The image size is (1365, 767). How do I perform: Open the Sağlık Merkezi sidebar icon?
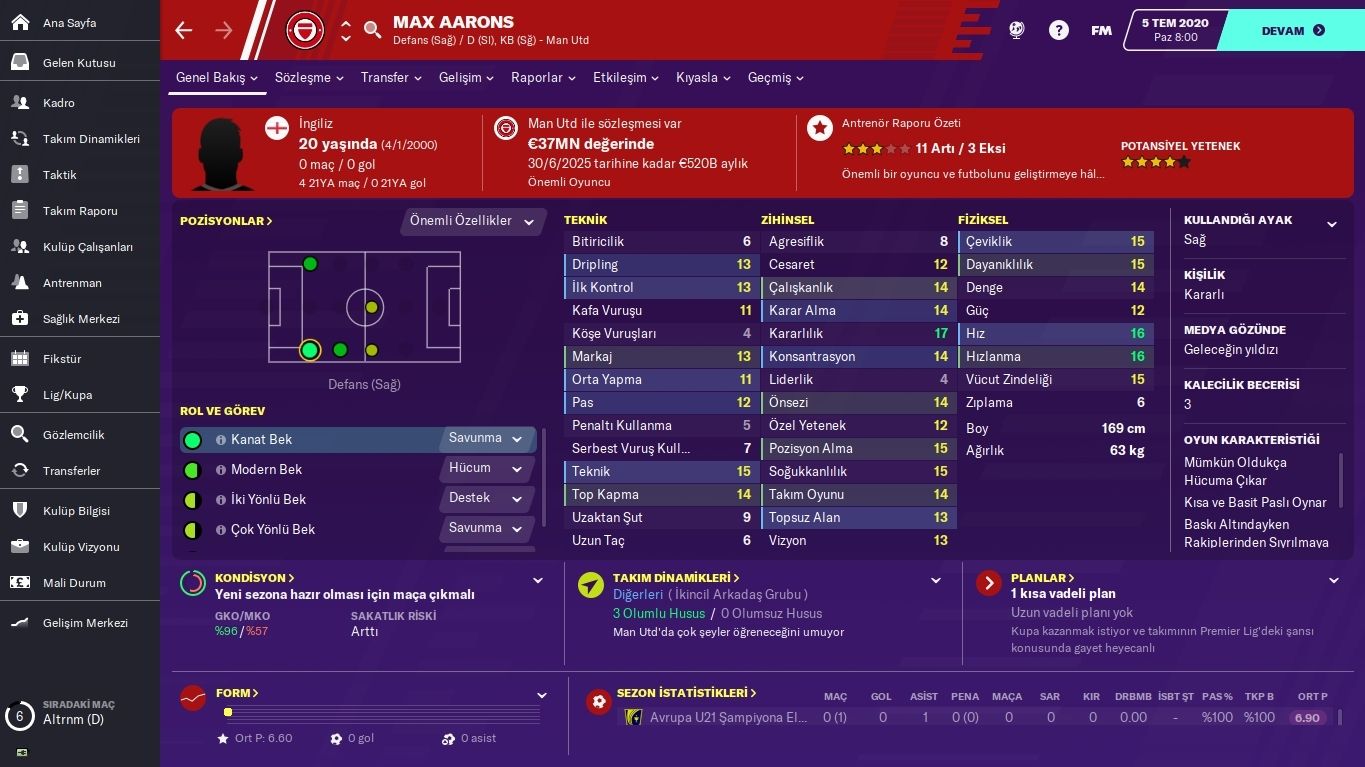coord(22,320)
